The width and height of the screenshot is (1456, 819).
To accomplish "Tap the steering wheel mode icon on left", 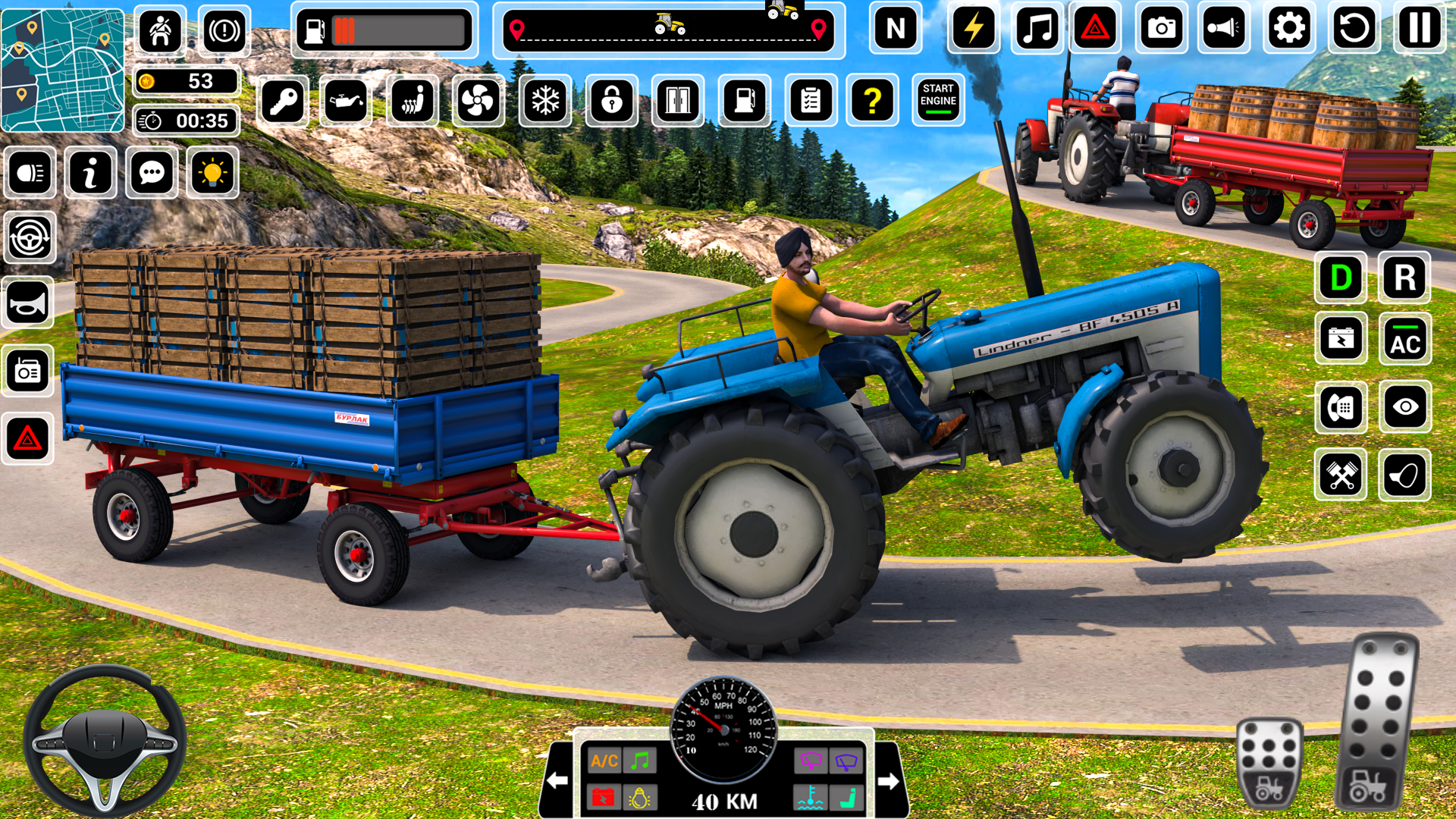I will click(x=28, y=237).
